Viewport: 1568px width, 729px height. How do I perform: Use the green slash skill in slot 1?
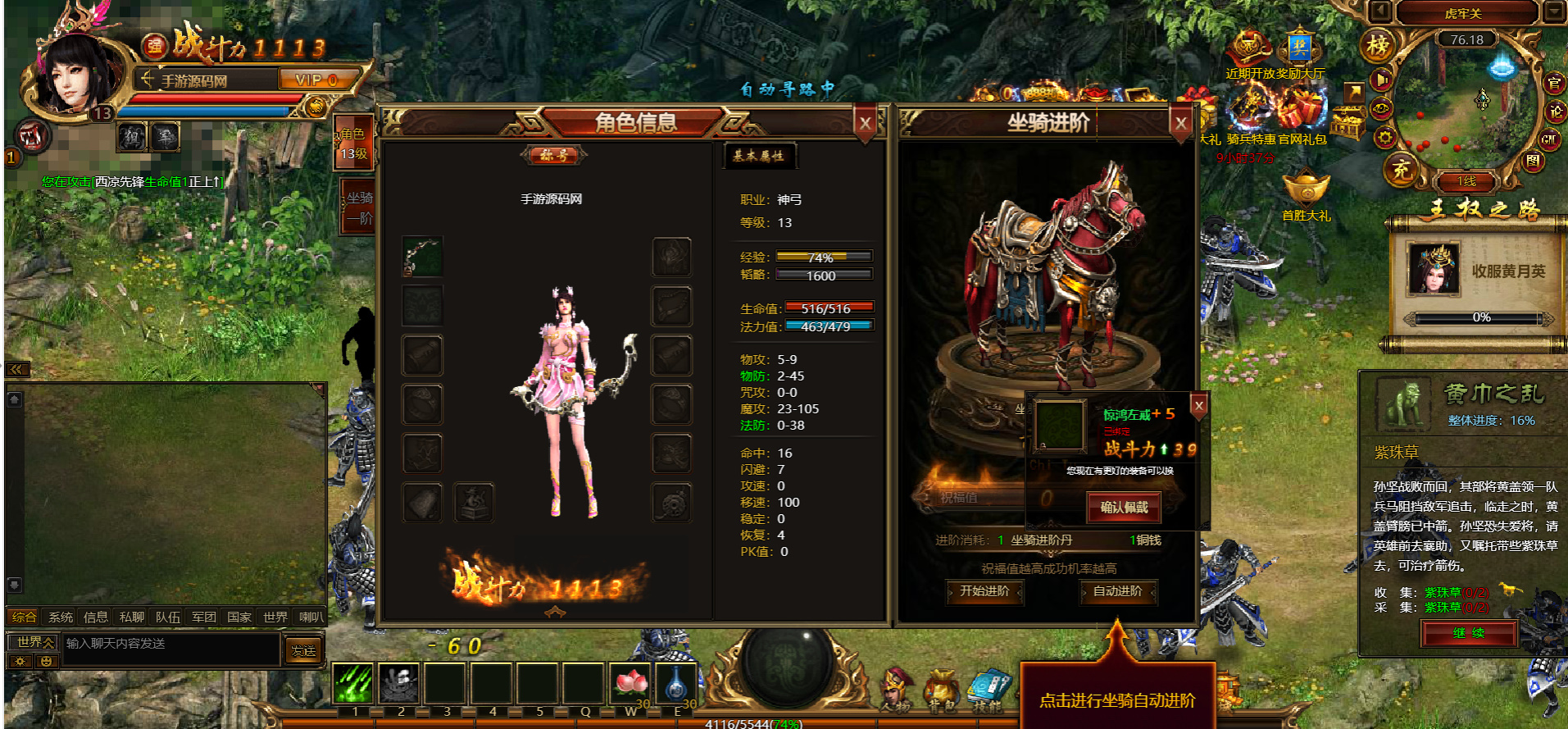(x=354, y=683)
